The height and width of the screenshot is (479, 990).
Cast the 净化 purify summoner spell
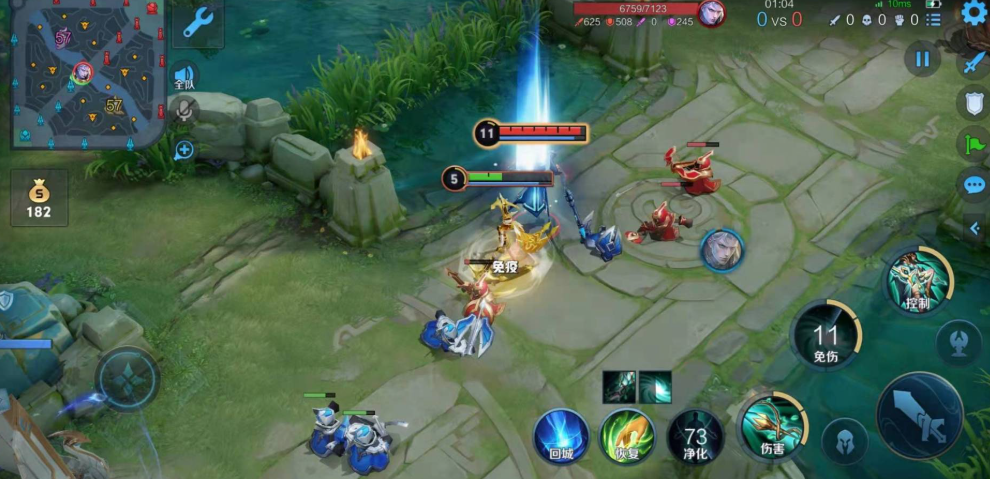tap(694, 436)
